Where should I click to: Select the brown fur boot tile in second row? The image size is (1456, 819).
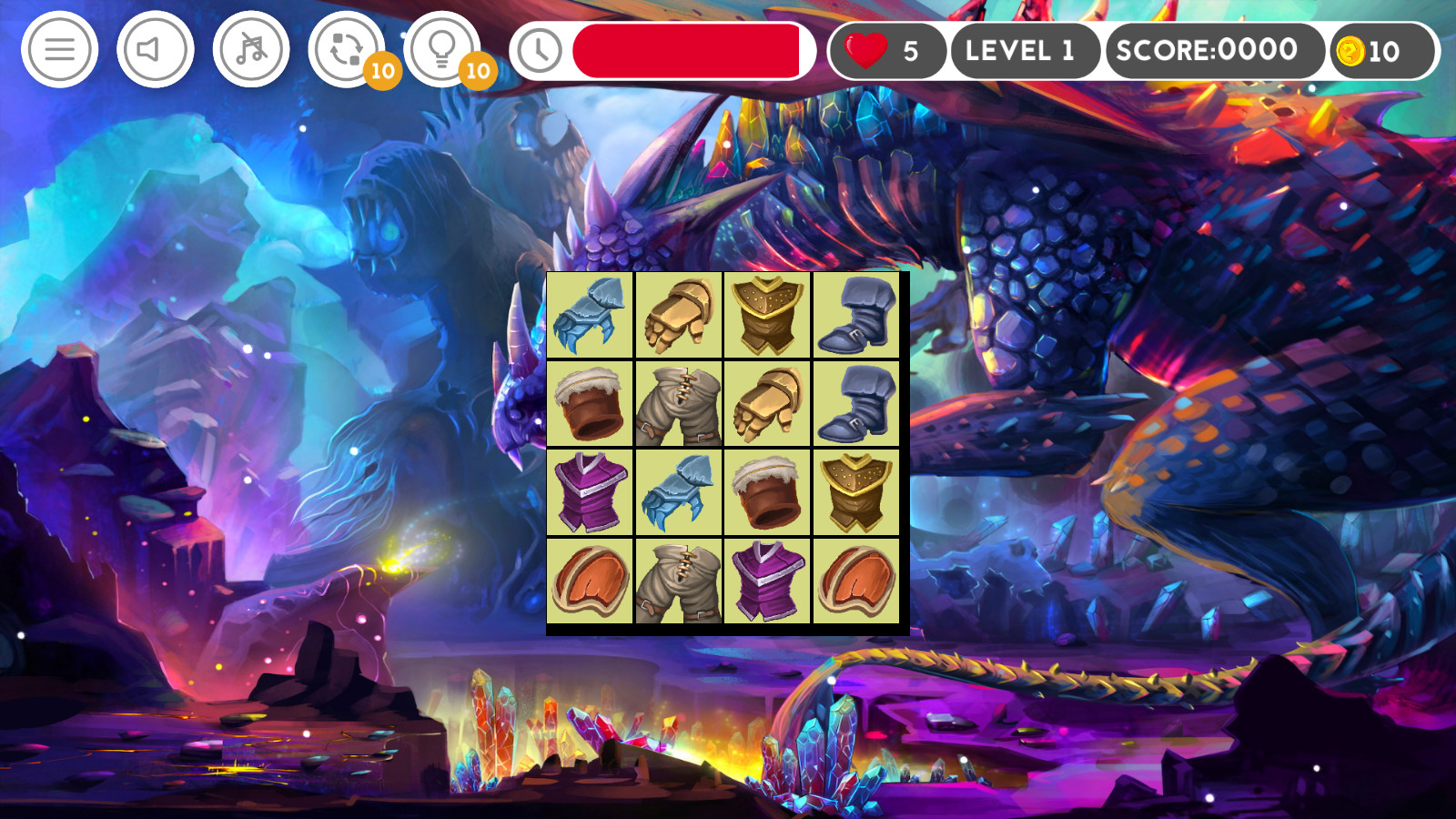(590, 406)
